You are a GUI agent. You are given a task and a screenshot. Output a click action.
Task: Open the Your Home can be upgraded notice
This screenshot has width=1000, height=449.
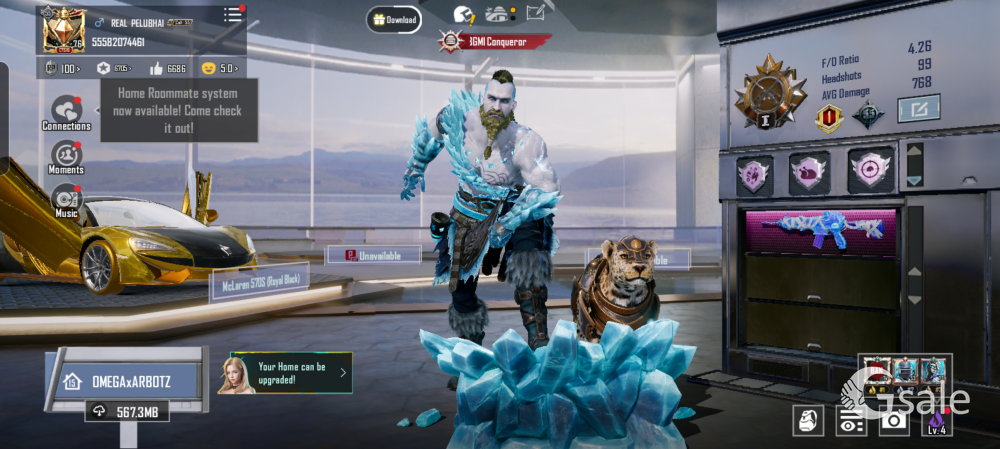[x=290, y=372]
